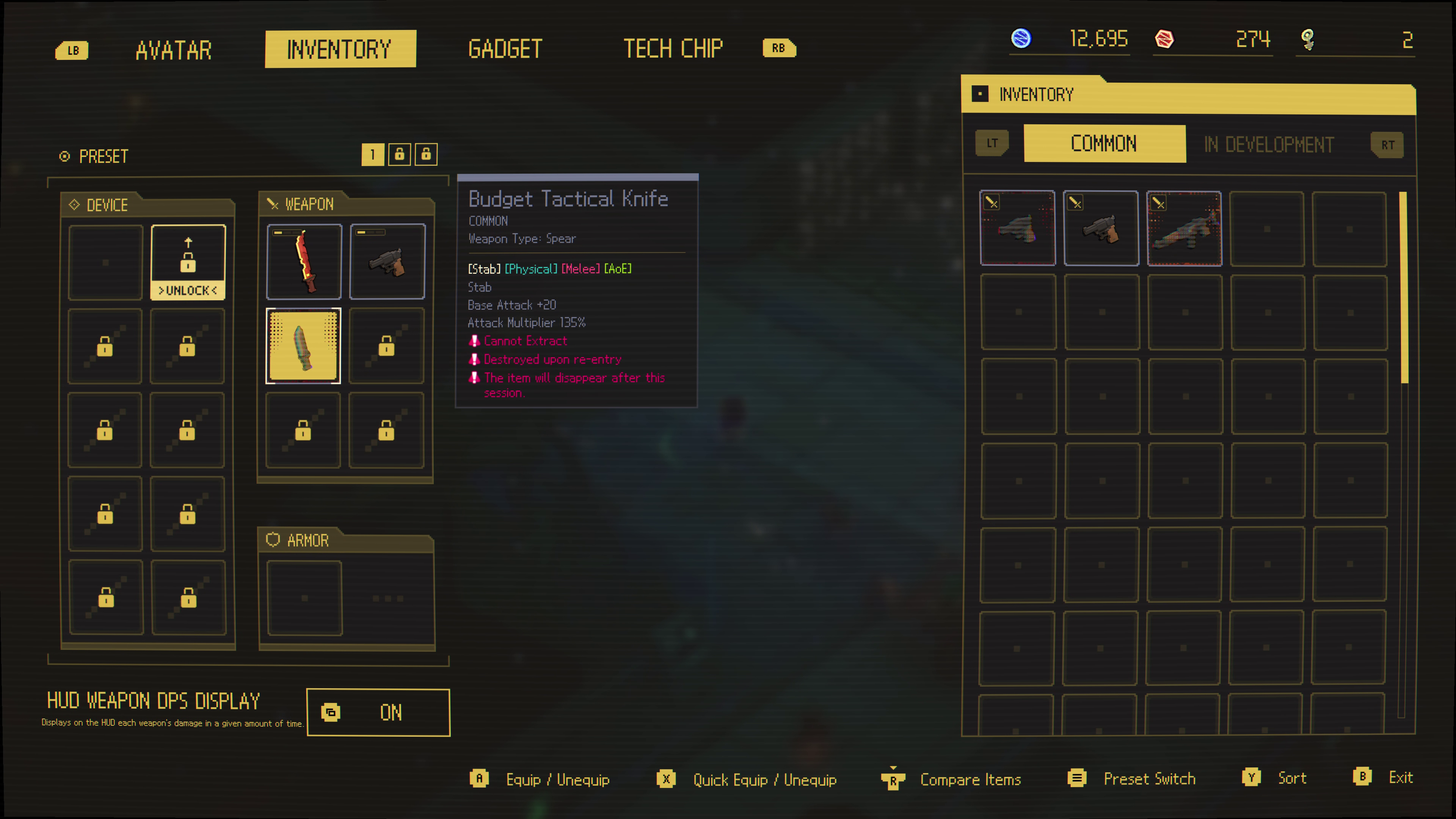Open the Gadget tab
The width and height of the screenshot is (1456, 819).
505,49
